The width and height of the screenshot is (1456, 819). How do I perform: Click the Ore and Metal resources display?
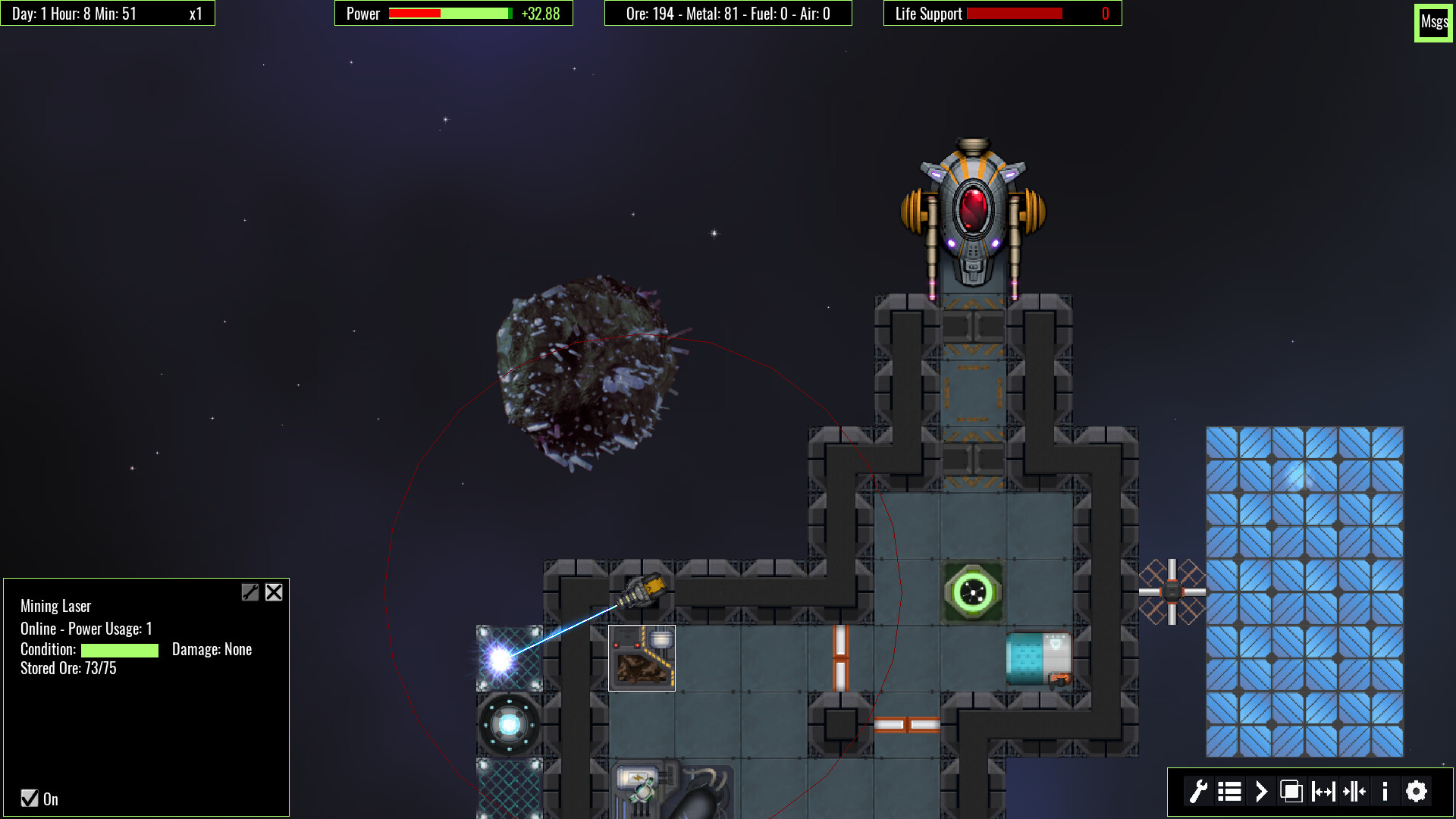[728, 13]
